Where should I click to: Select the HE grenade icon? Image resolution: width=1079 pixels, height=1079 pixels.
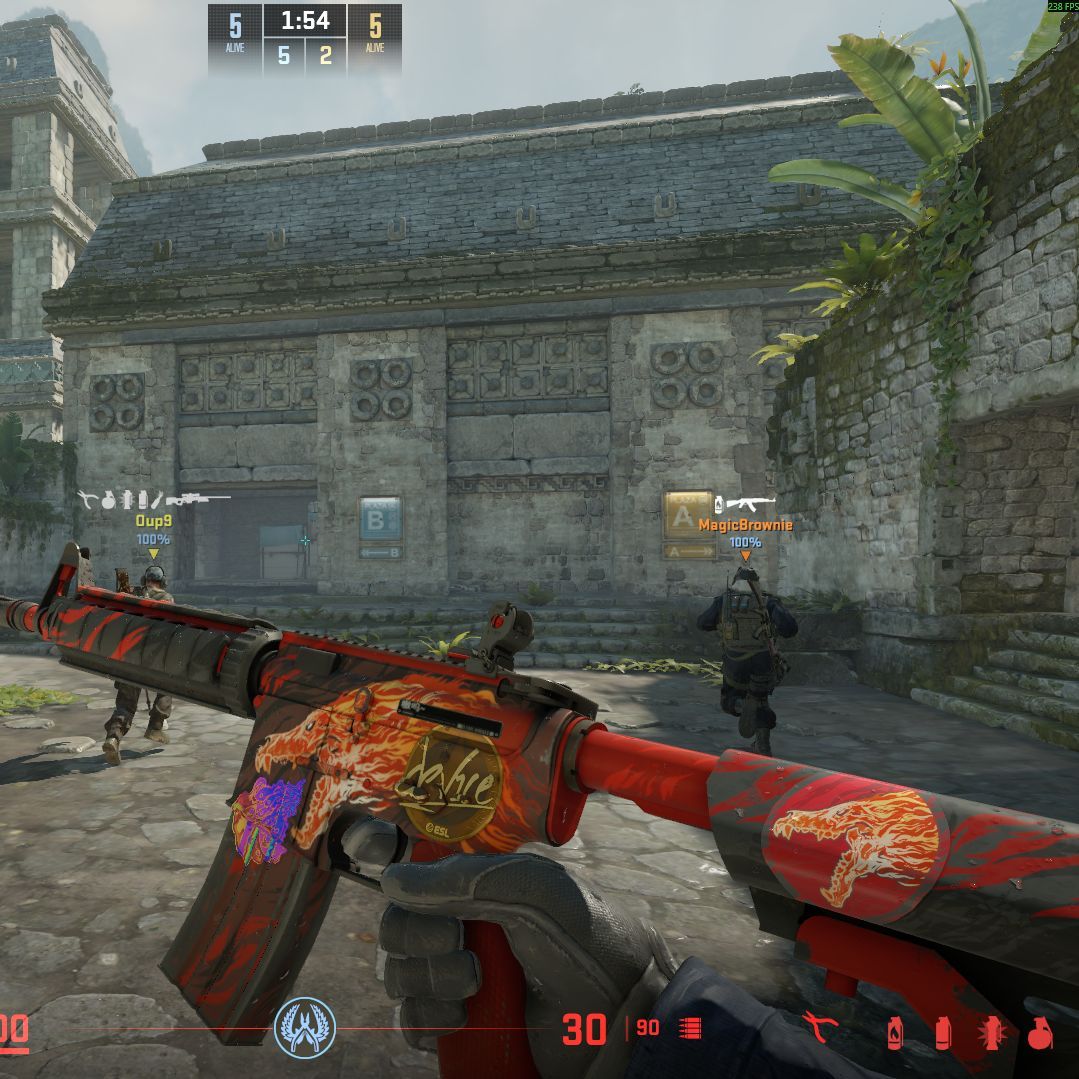(1038, 1031)
